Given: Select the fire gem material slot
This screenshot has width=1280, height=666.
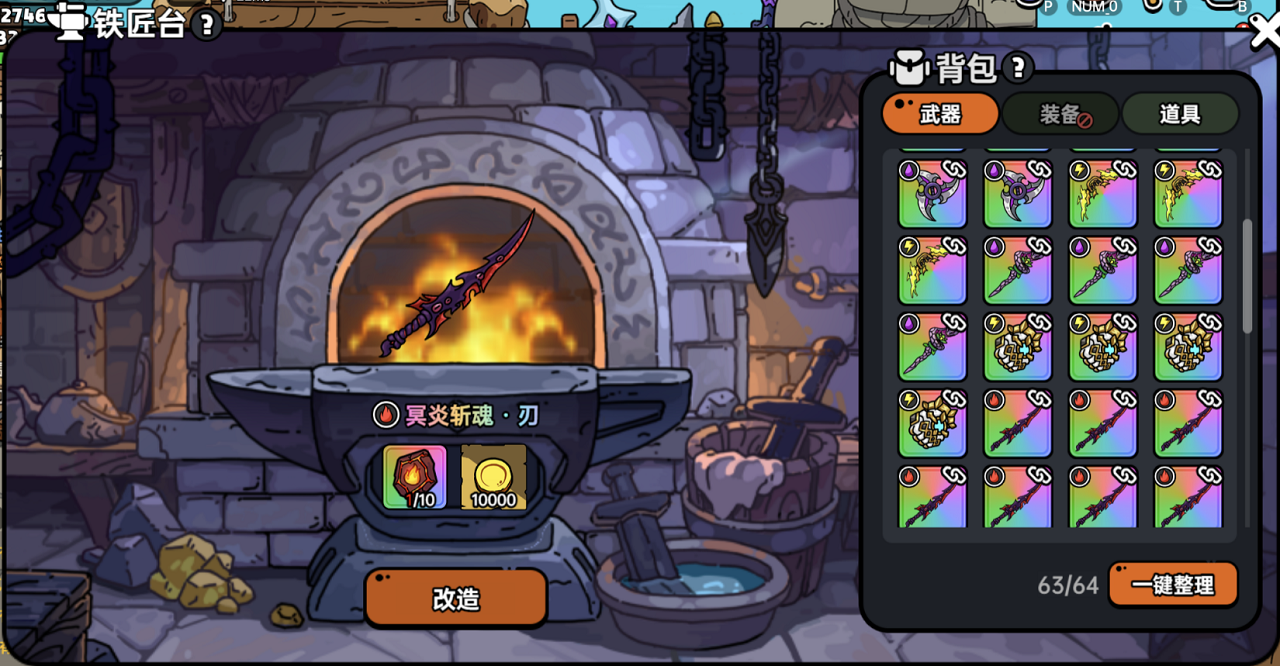Looking at the screenshot, I should point(415,477).
